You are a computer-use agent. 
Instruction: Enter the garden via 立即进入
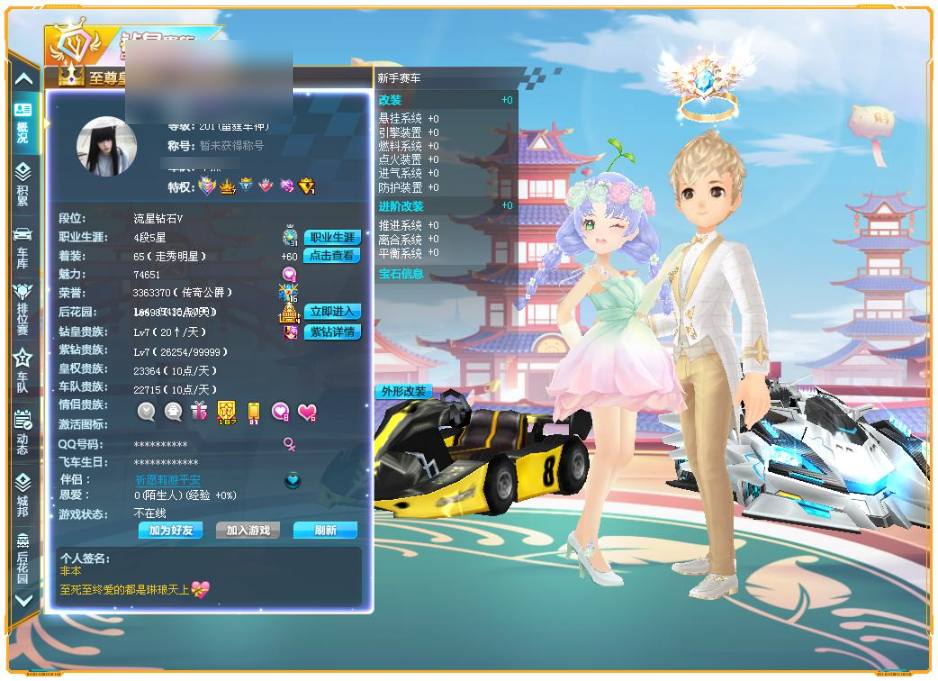point(332,311)
